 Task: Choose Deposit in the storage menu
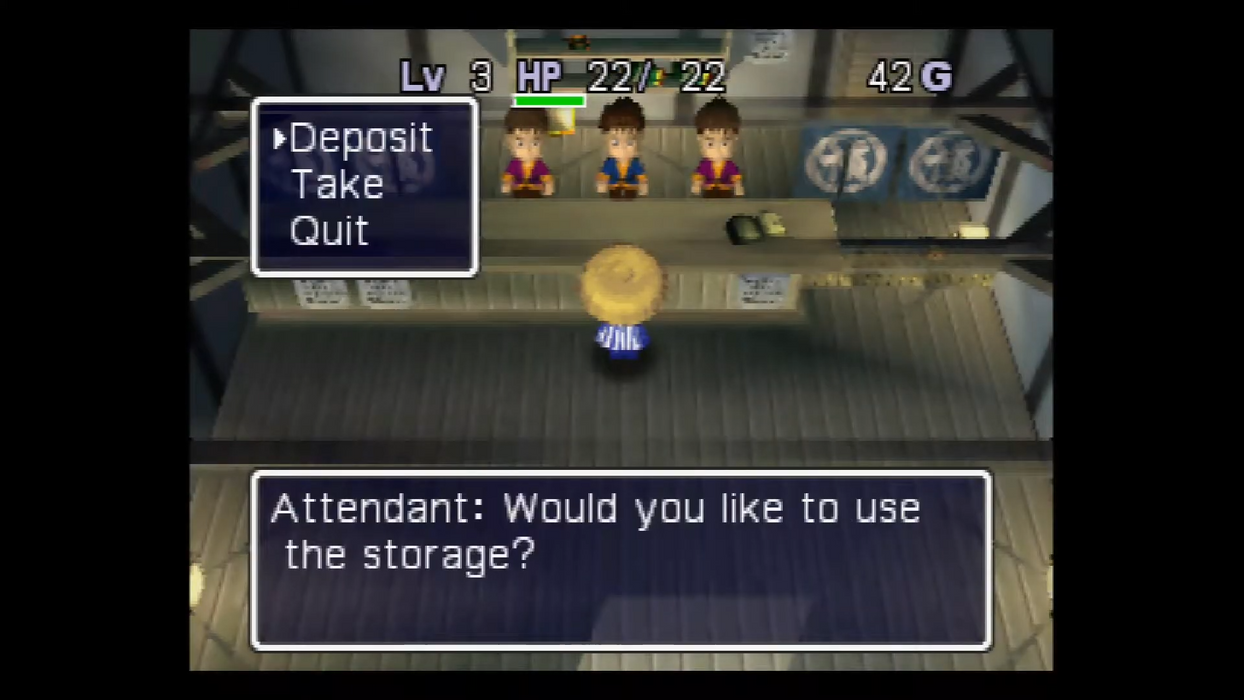tap(360, 139)
